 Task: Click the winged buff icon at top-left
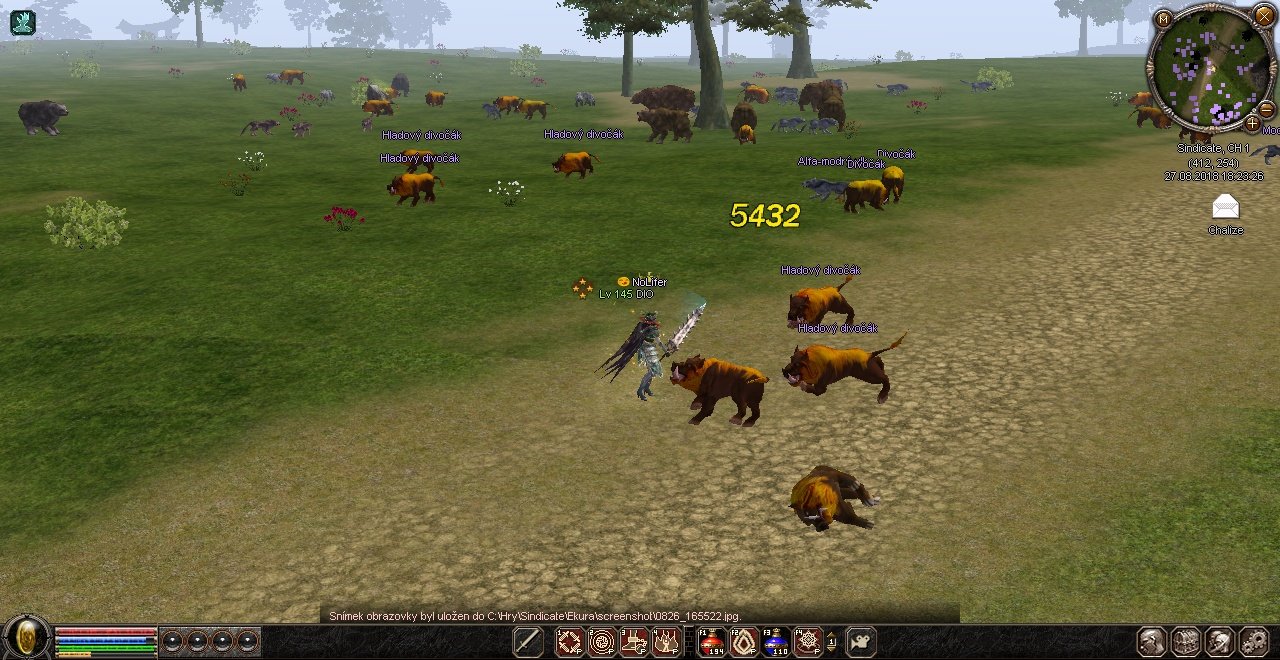[x=22, y=22]
